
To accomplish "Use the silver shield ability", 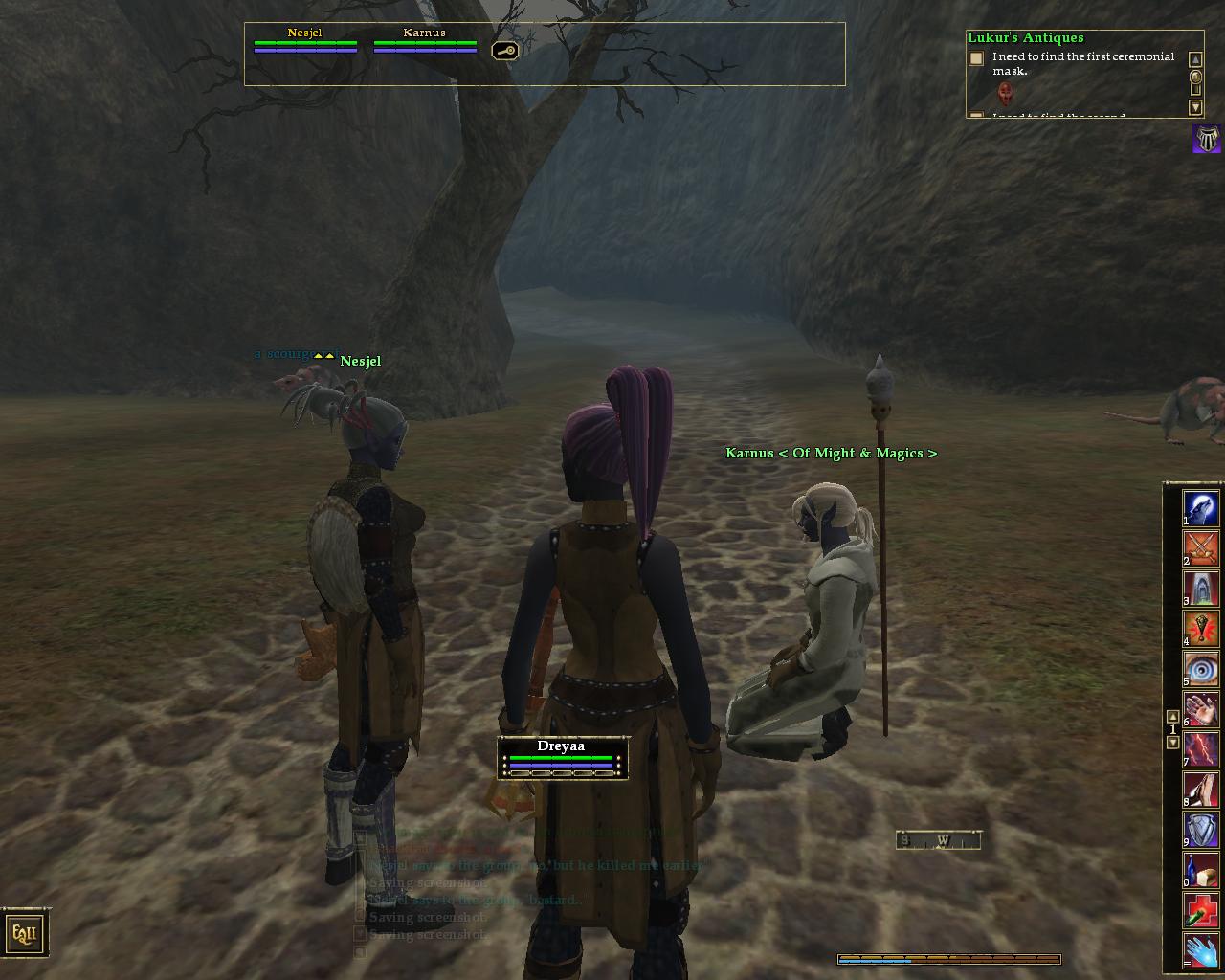I will [x=1201, y=830].
